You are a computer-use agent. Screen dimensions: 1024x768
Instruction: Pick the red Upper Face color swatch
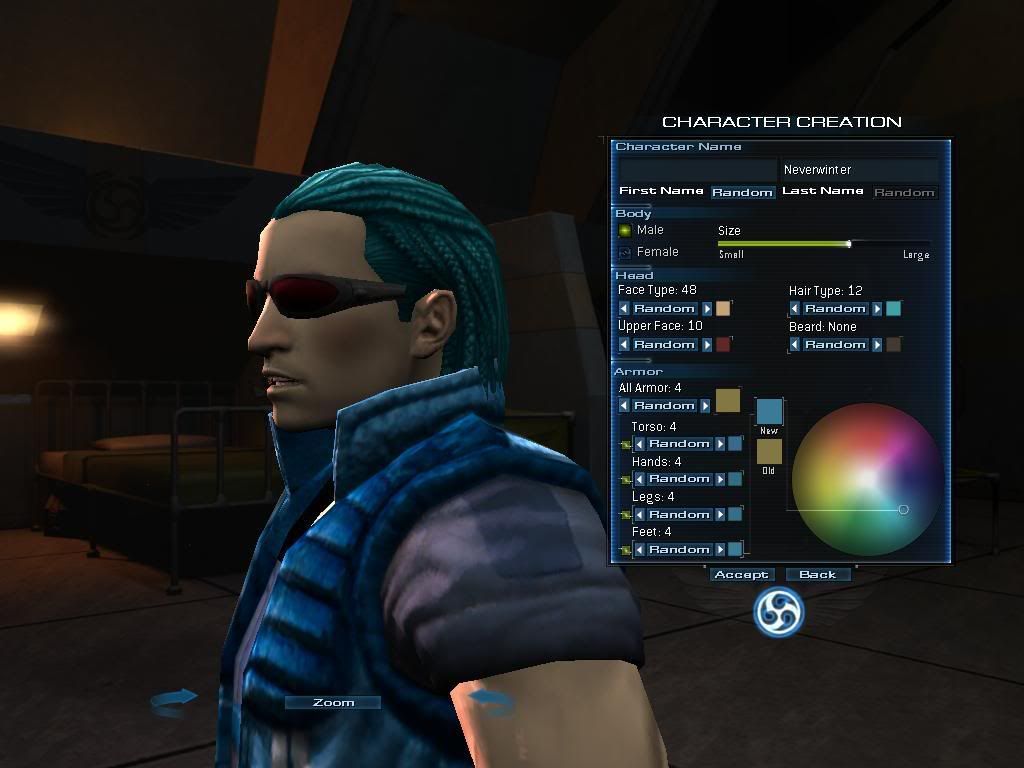click(x=723, y=345)
